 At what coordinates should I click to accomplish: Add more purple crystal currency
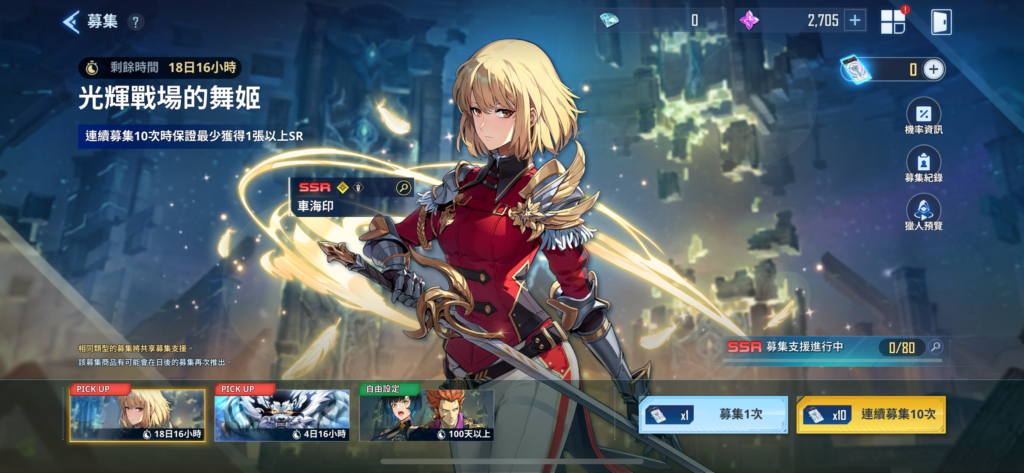tap(855, 20)
